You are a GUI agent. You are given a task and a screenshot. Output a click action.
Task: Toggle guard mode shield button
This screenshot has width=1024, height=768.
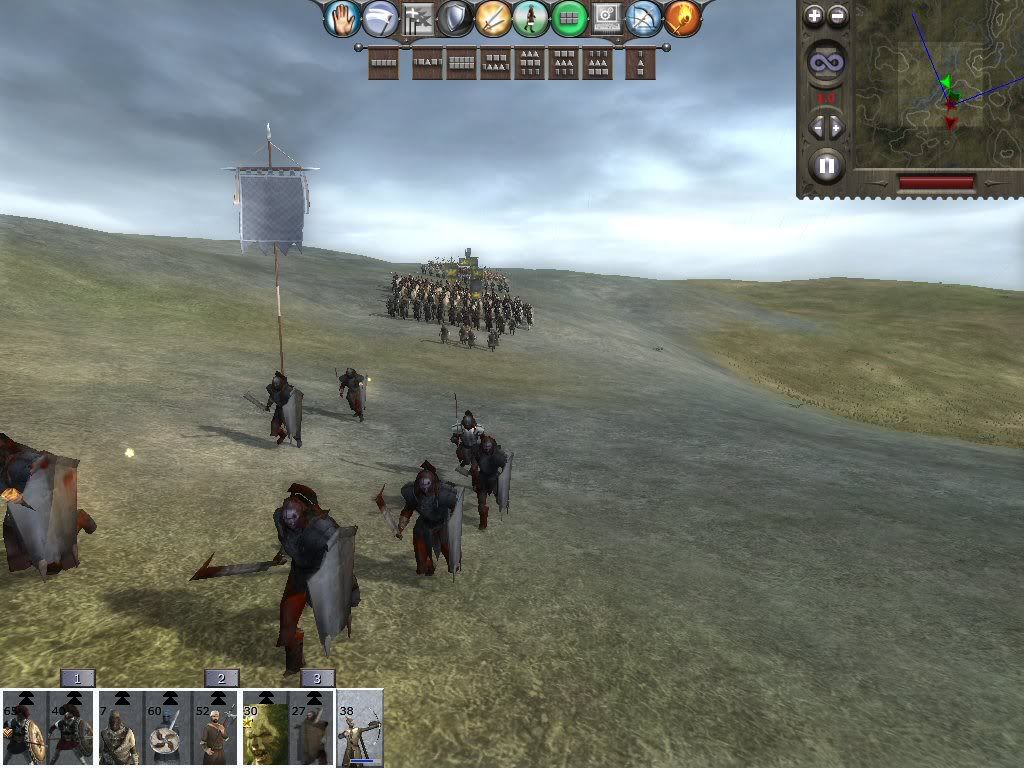[x=455, y=18]
